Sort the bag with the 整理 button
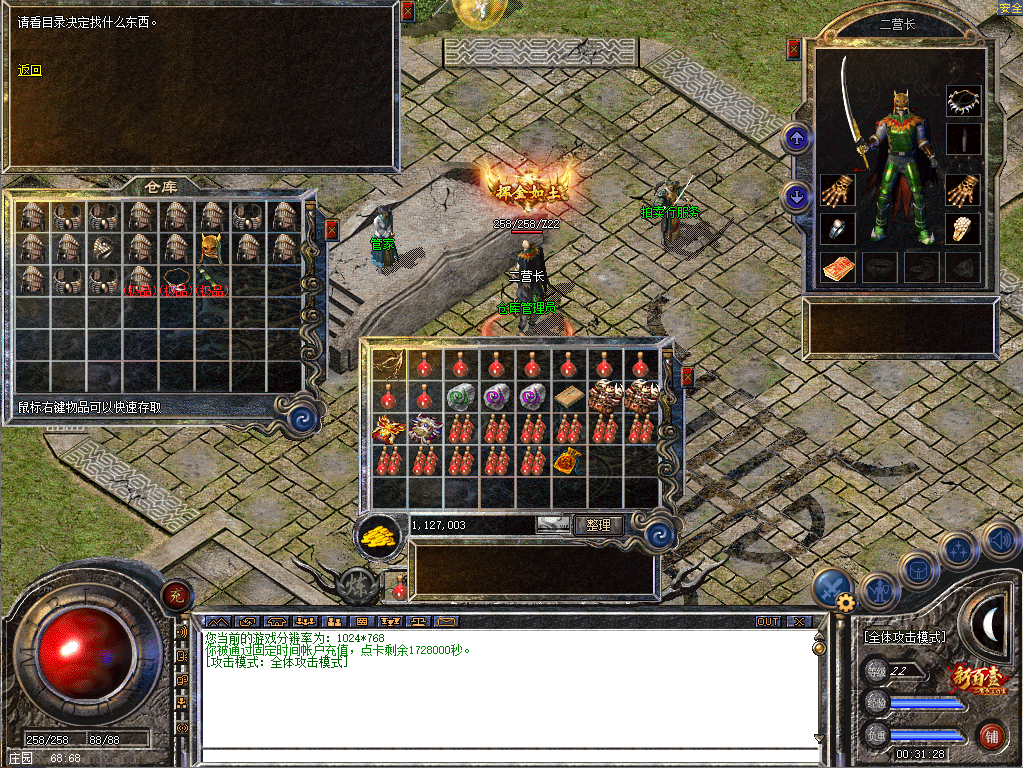Image resolution: width=1023 pixels, height=768 pixels. coord(599,524)
